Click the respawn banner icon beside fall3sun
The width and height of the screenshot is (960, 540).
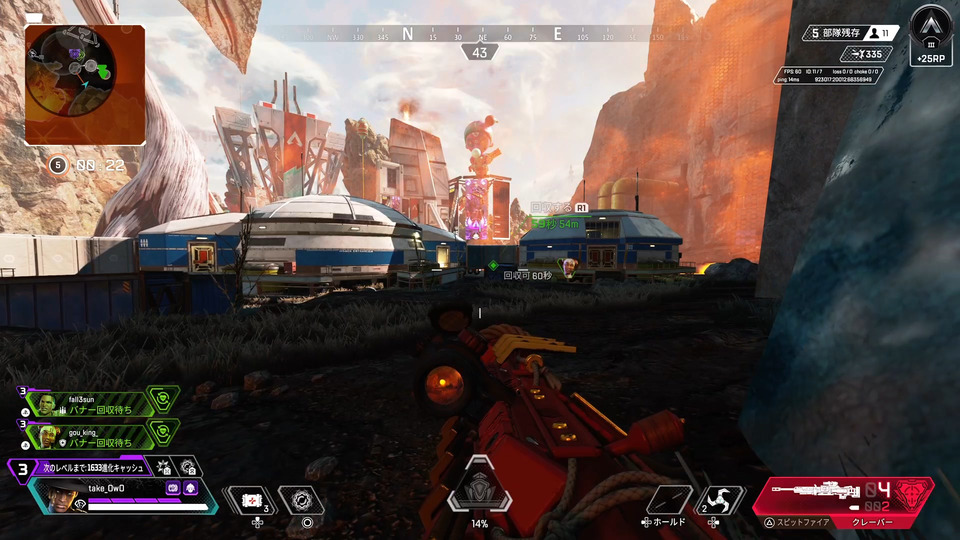[x=163, y=400]
